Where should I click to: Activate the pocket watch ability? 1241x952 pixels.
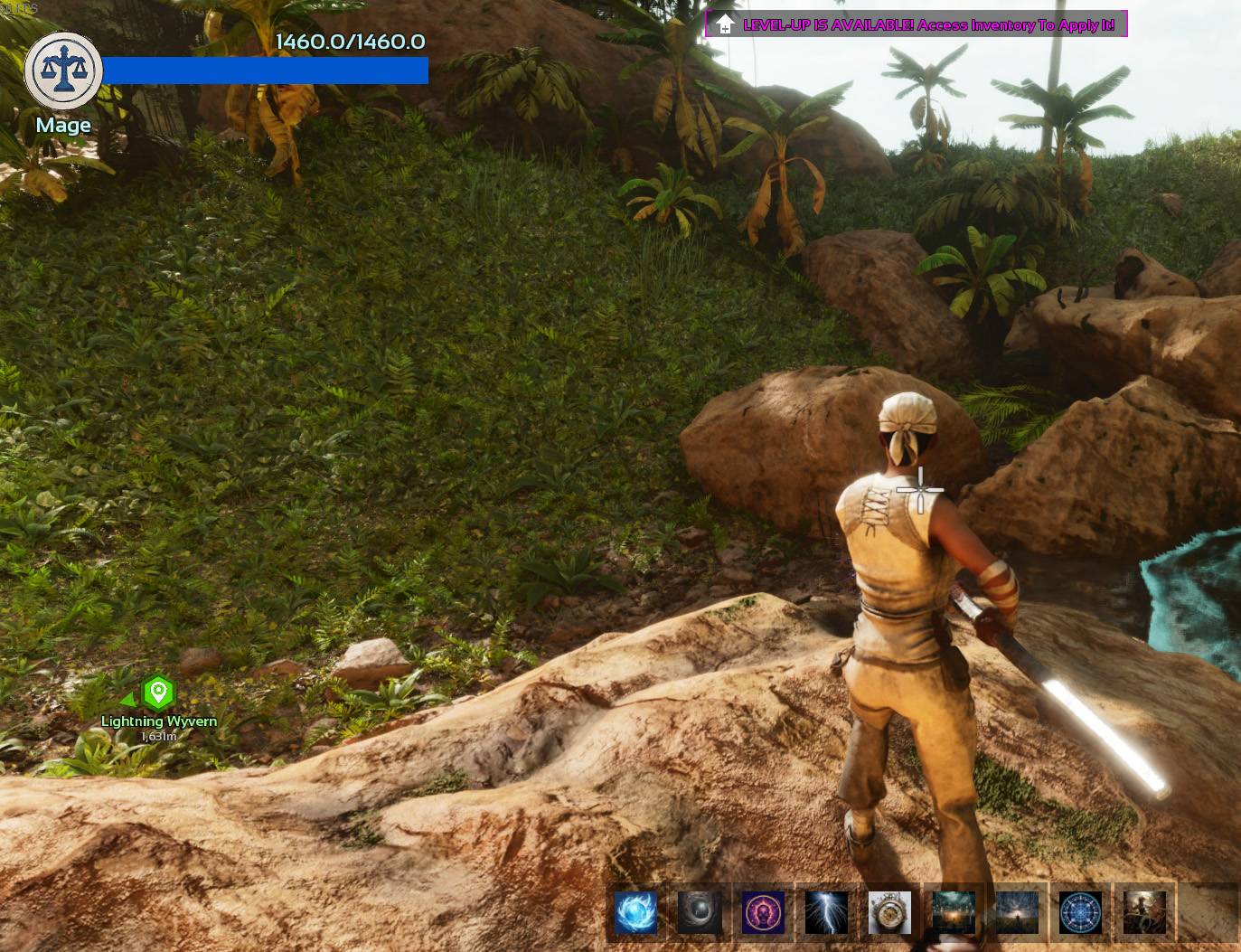889,912
